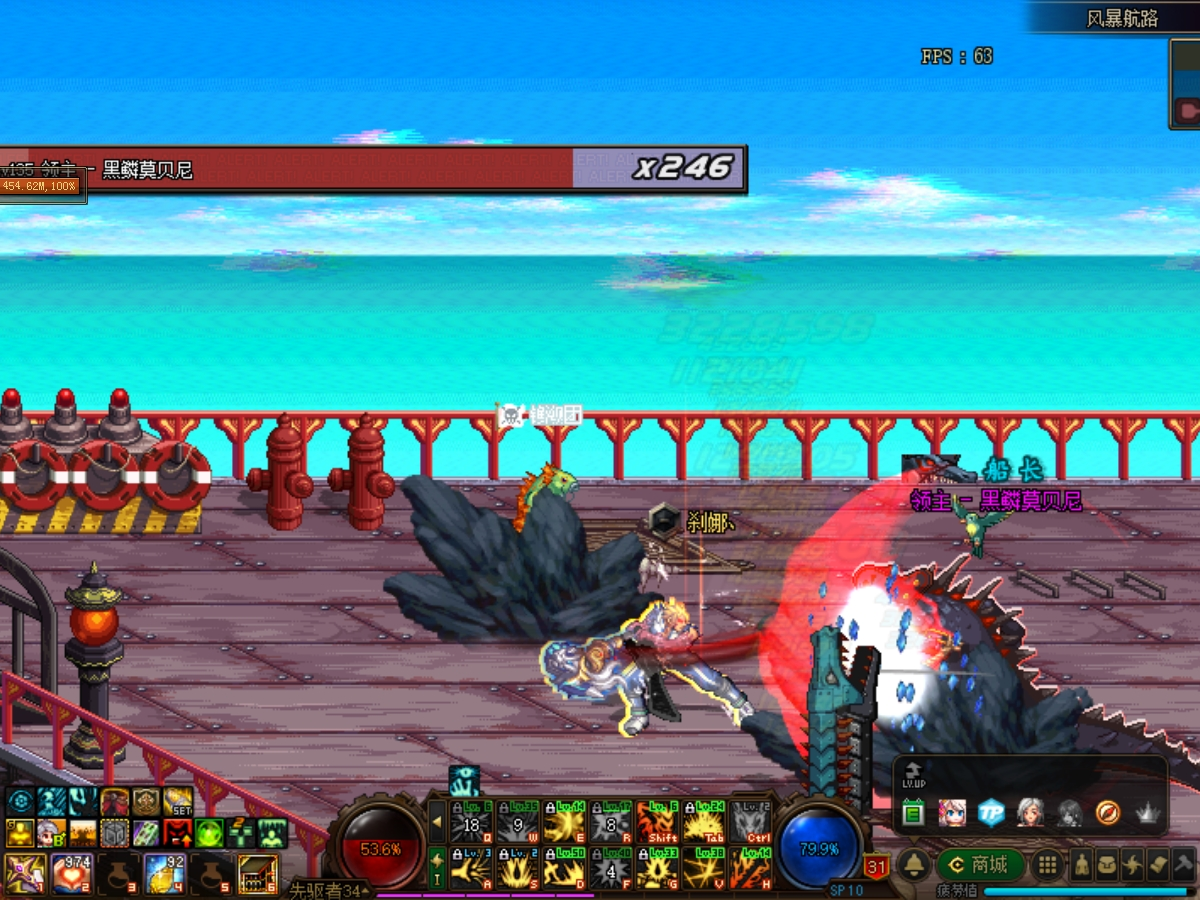Click the LV.UP arrow icon
The height and width of the screenshot is (900, 1200).
pyautogui.click(x=912, y=773)
